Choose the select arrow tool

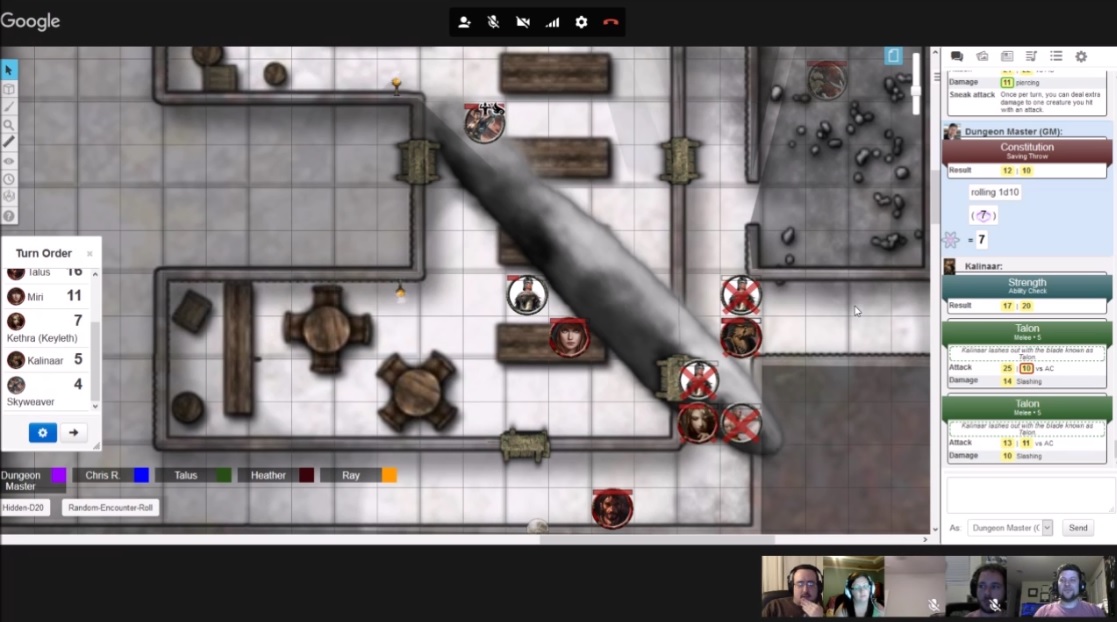click(9, 70)
